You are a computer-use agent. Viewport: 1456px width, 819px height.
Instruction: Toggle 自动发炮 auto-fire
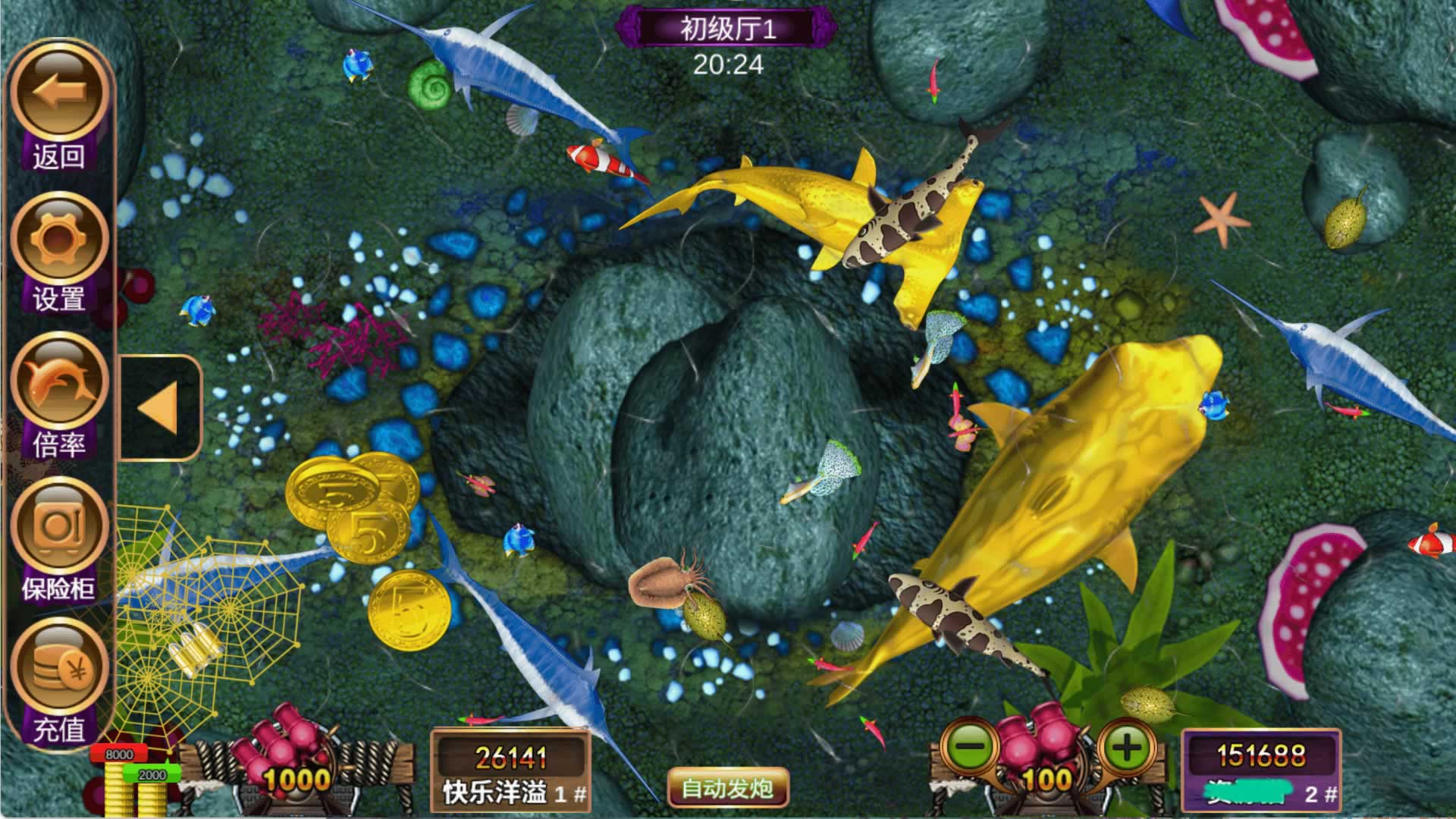coord(727,788)
